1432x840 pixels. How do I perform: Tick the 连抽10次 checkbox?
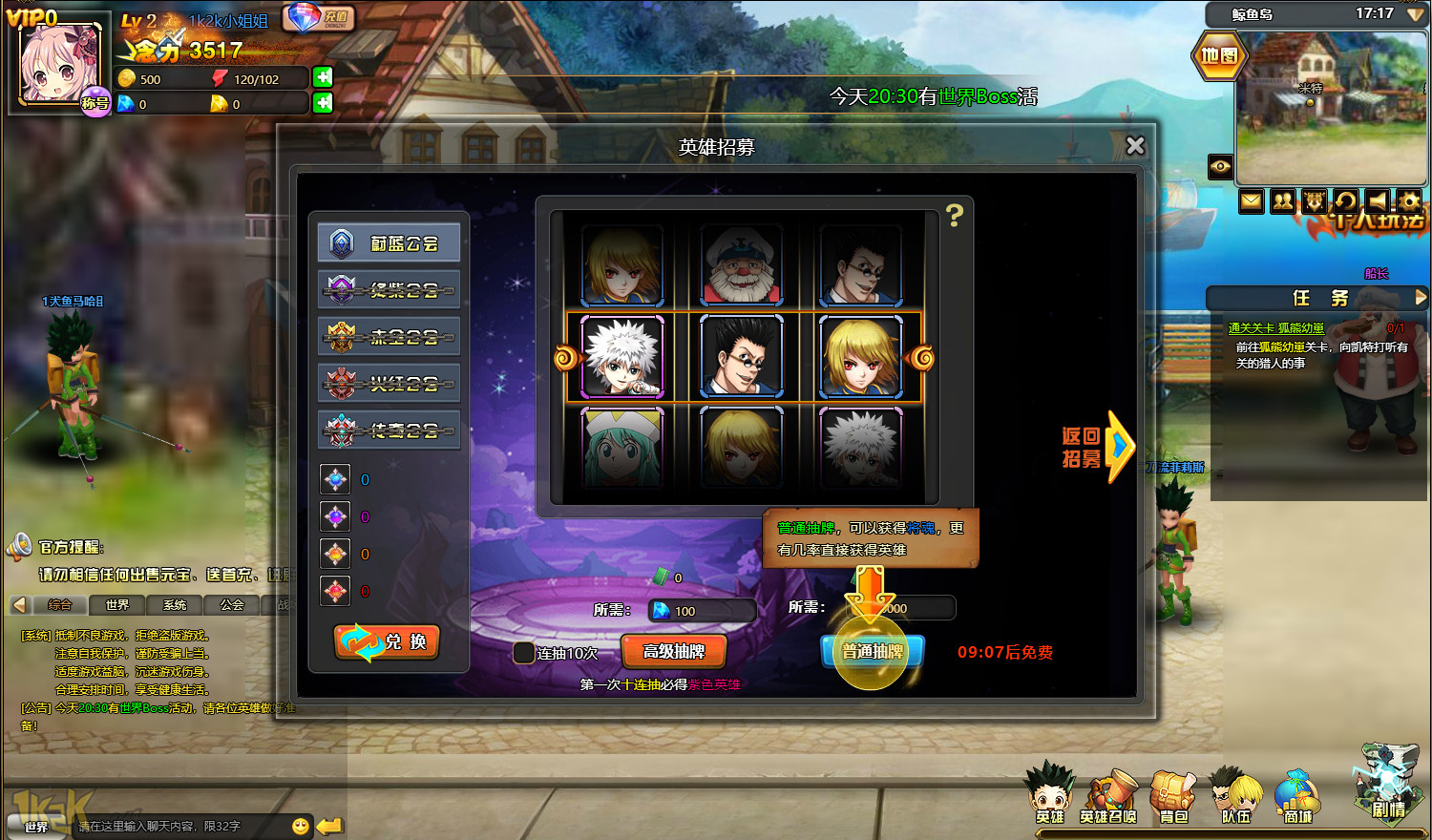[523, 653]
